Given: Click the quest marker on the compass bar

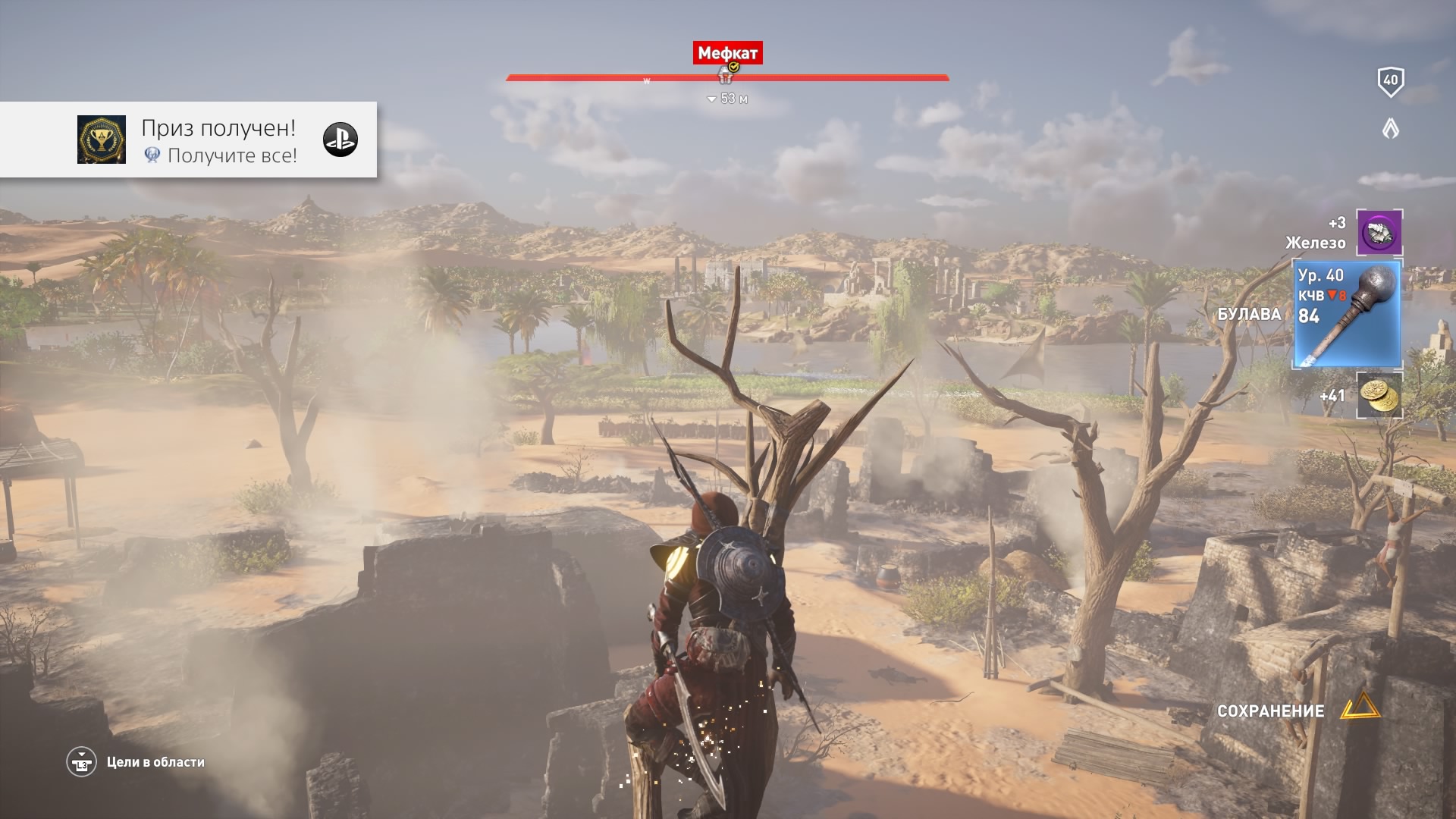Looking at the screenshot, I should pyautogui.click(x=726, y=74).
